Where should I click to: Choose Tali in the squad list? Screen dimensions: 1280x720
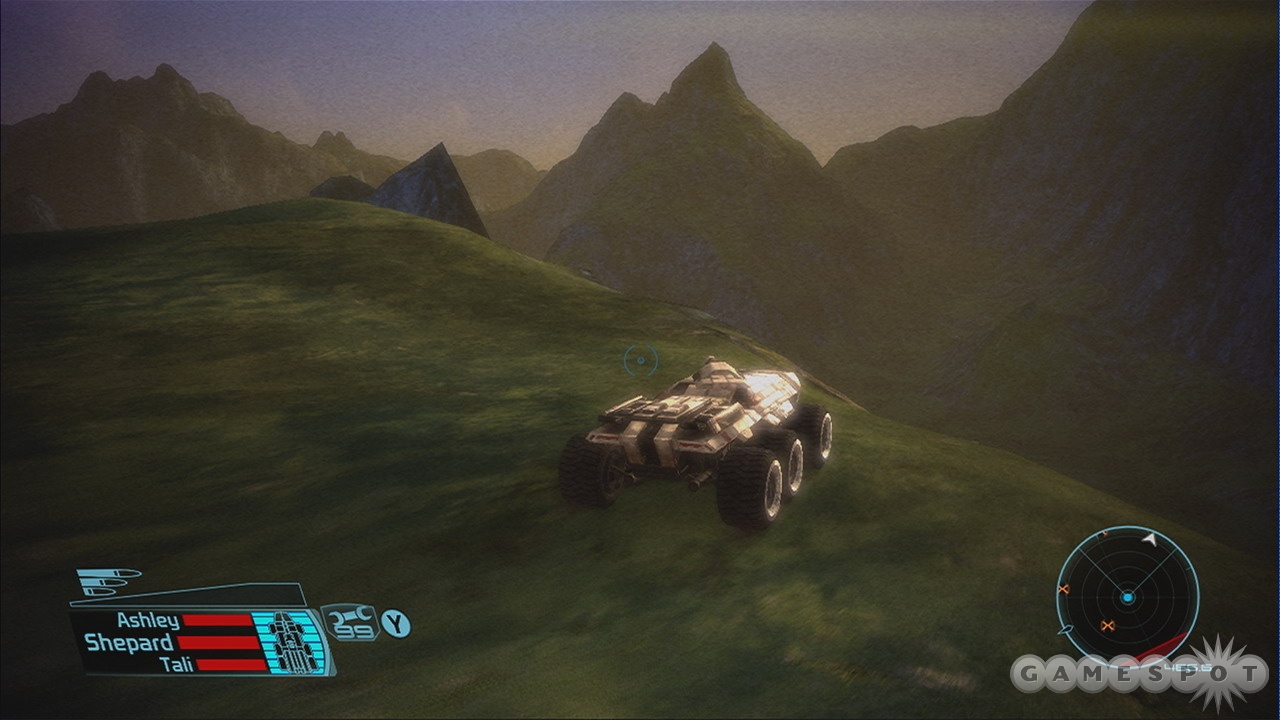176,664
